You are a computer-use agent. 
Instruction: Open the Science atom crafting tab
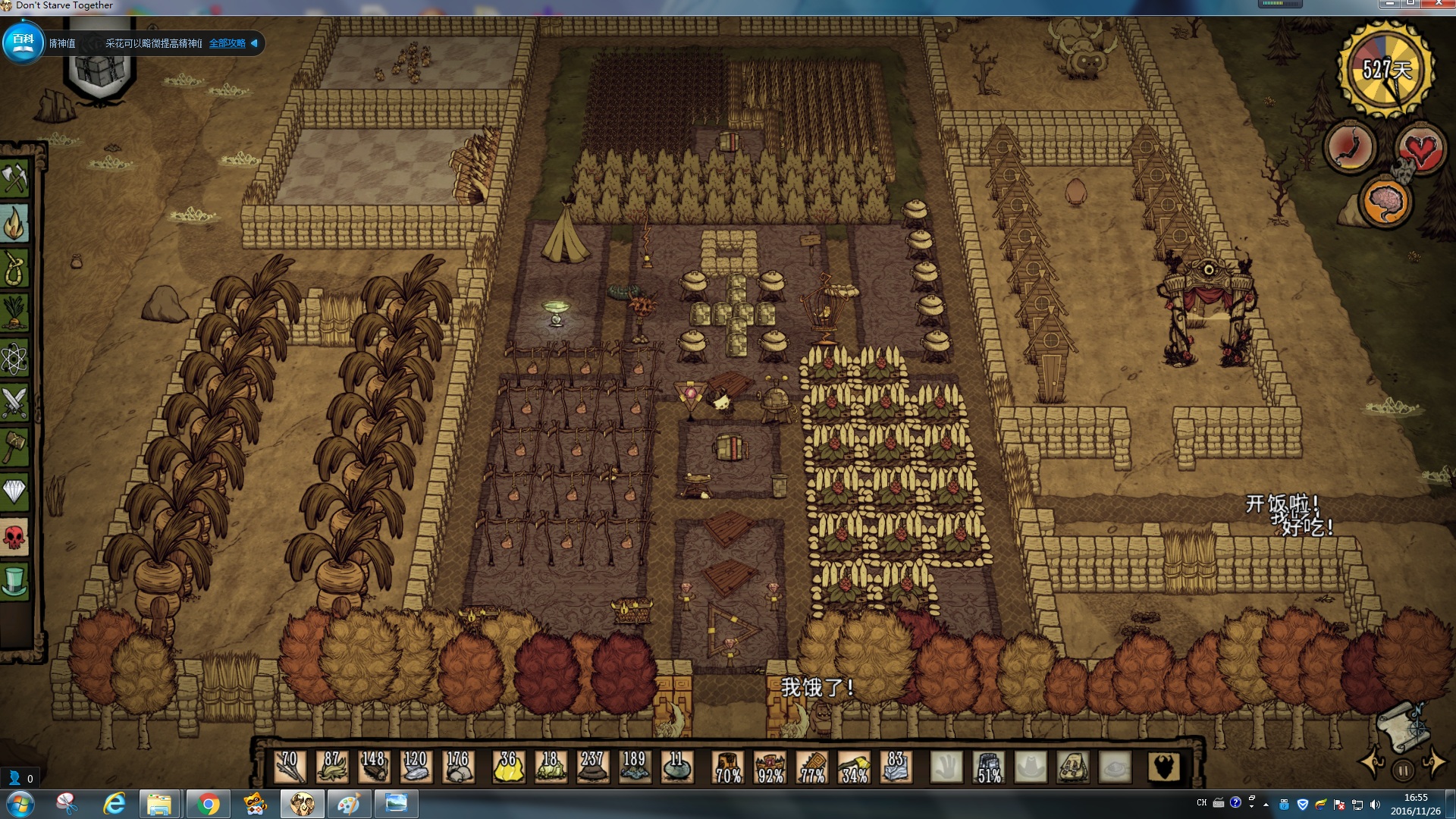coord(14,358)
